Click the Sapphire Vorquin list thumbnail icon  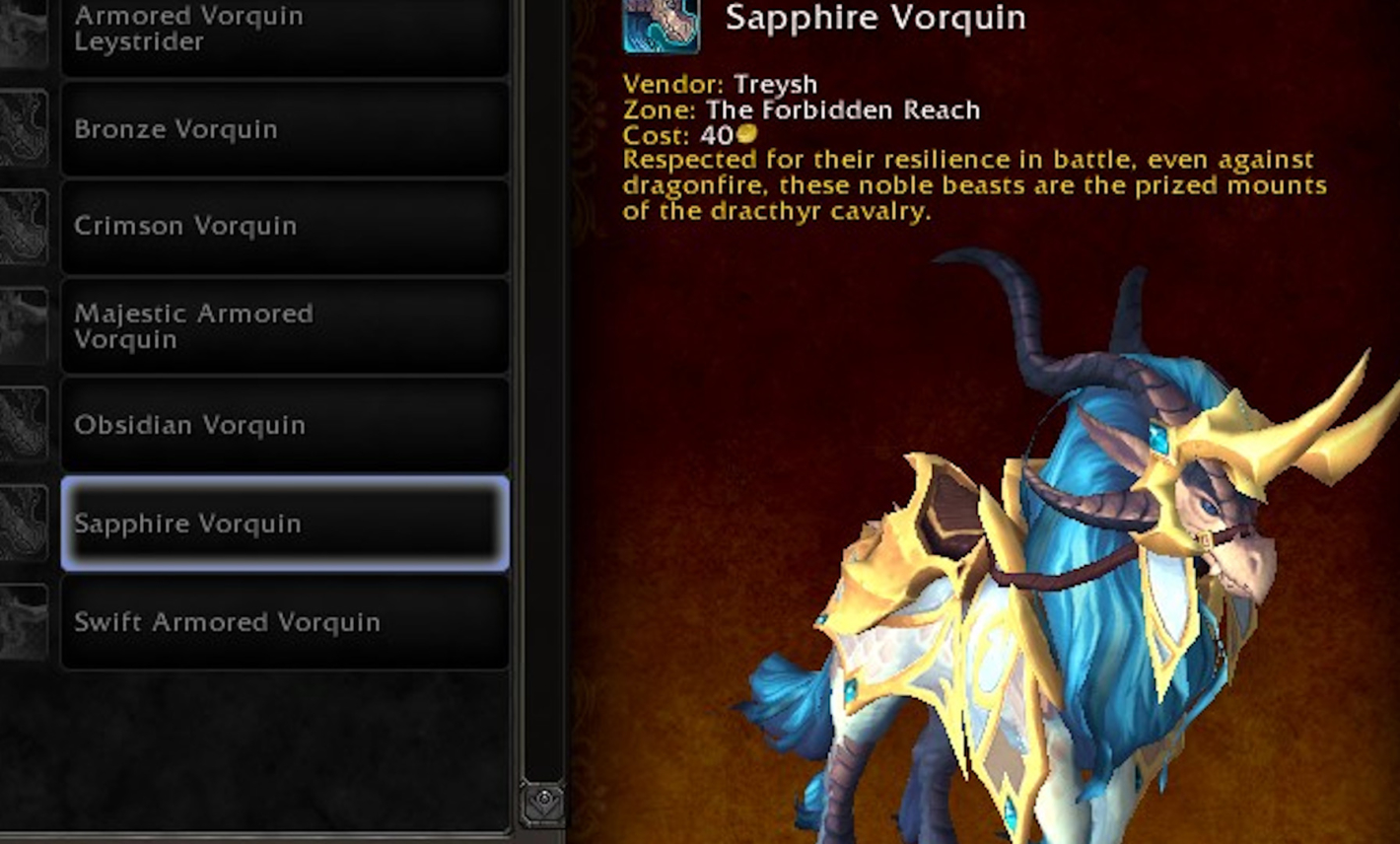point(25,524)
